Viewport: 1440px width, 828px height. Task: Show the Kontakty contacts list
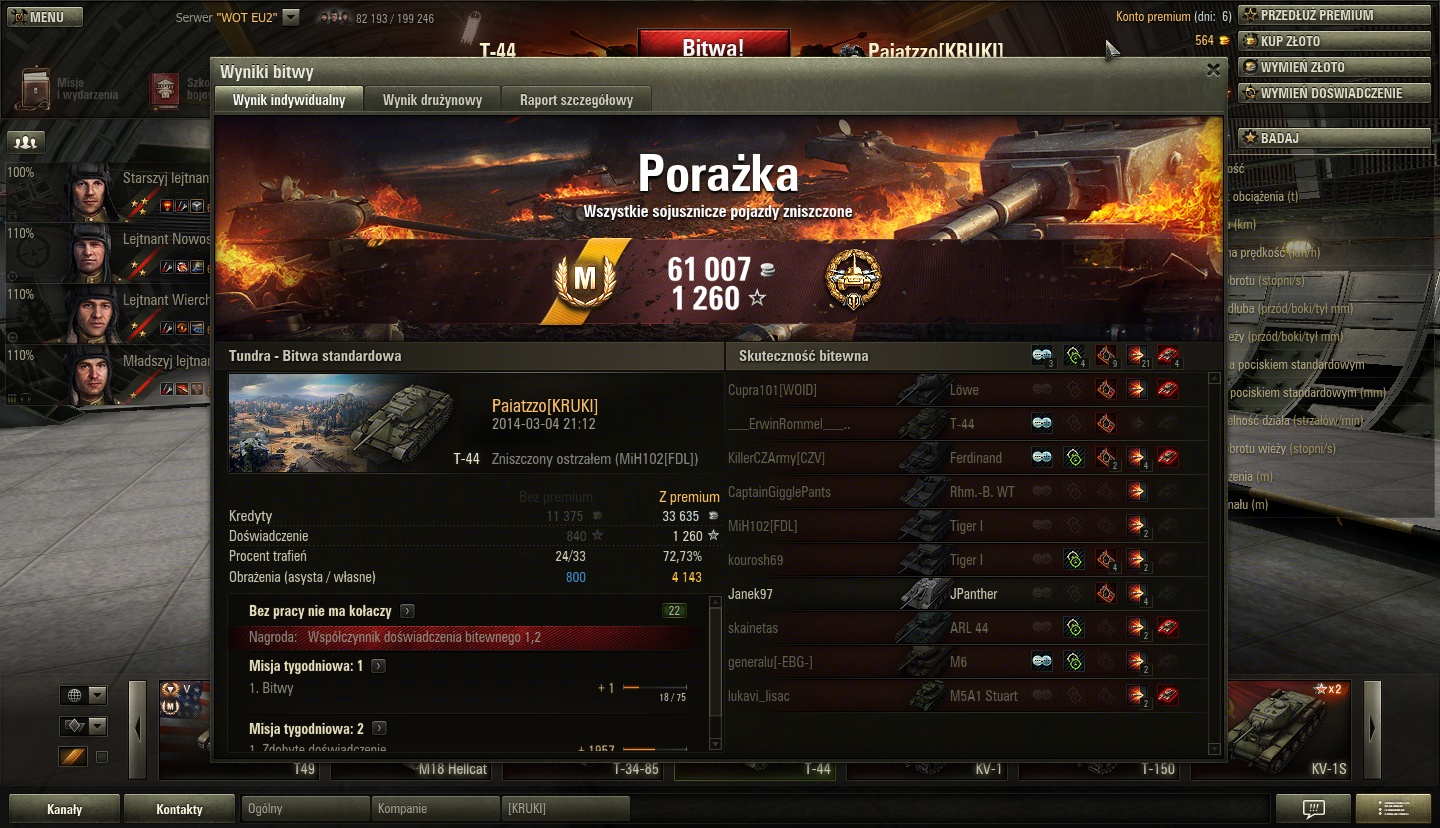[179, 809]
